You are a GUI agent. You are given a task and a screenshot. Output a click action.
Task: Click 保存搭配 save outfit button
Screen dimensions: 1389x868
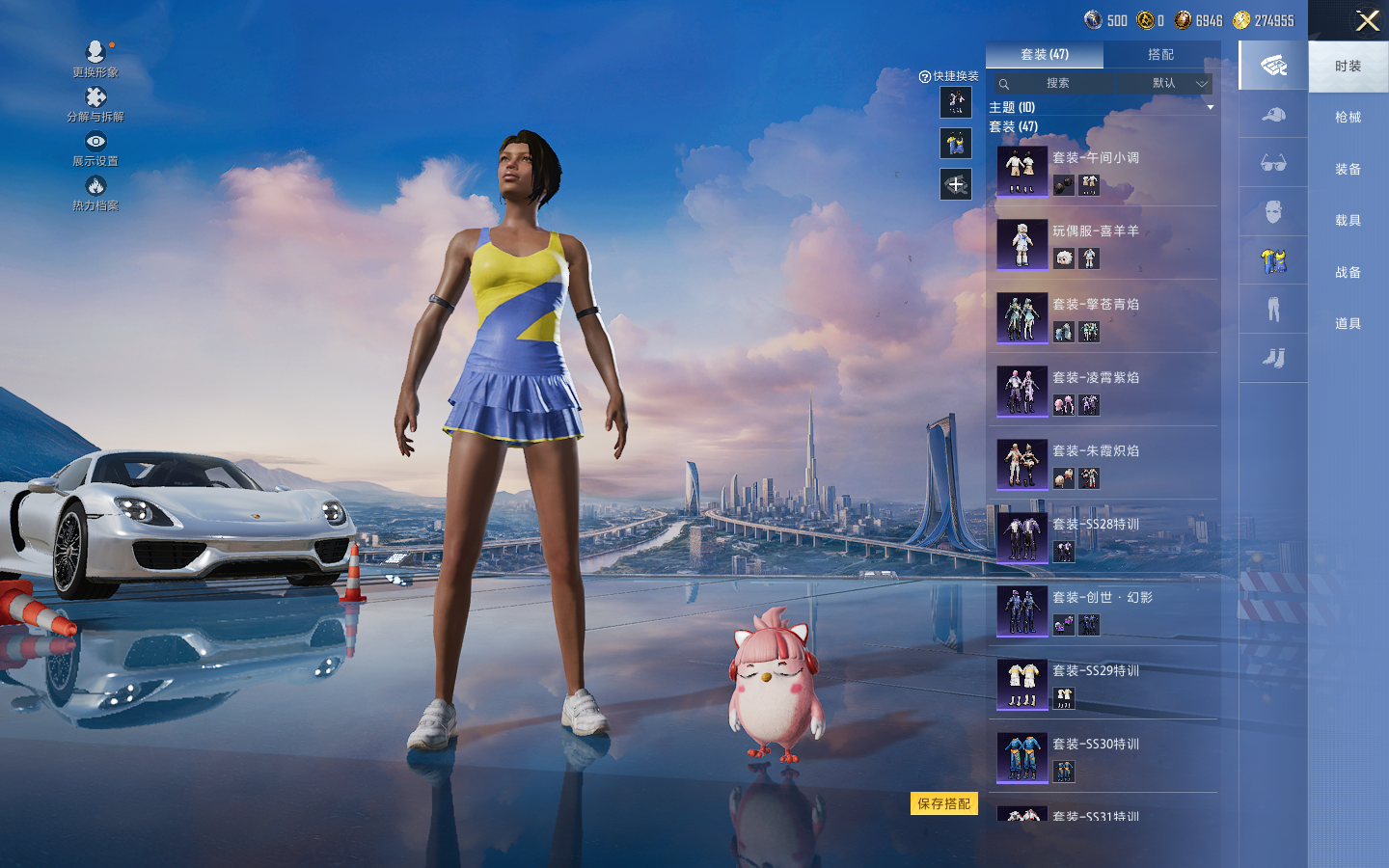(943, 803)
